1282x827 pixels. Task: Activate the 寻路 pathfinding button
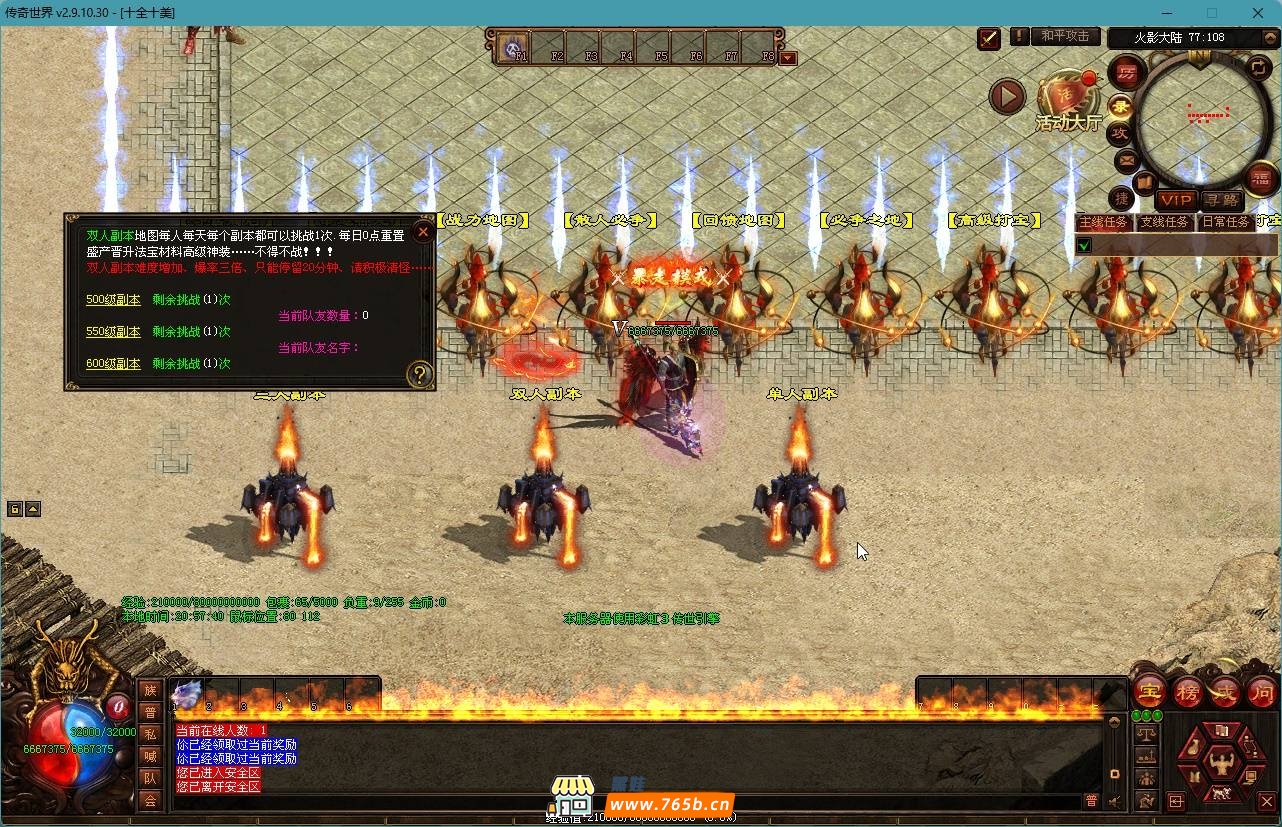1221,201
